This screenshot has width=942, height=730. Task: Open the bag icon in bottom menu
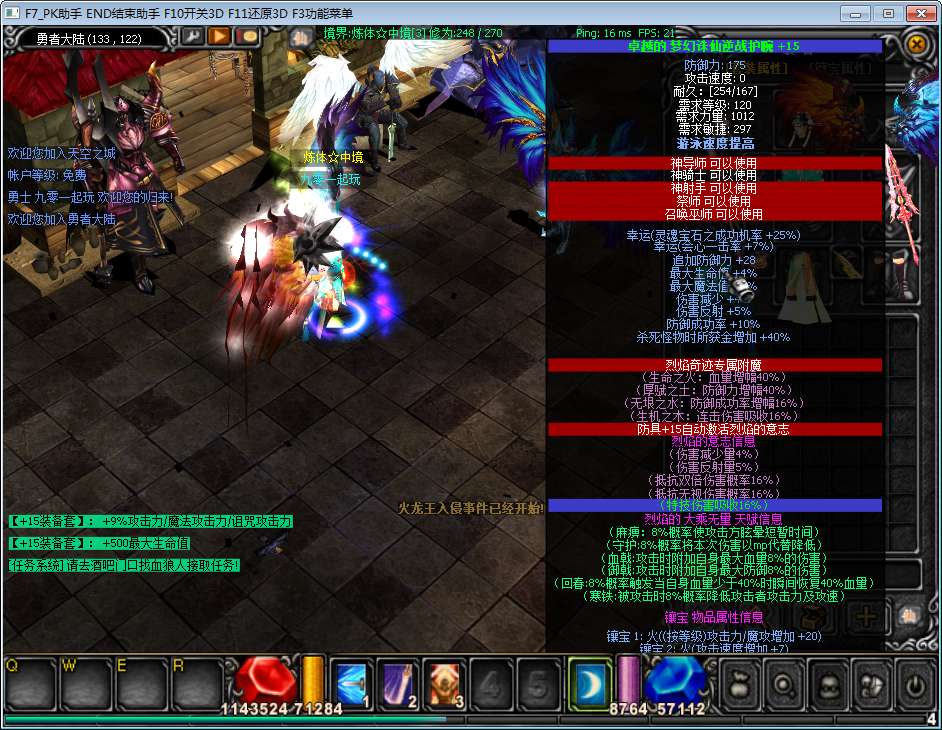(x=738, y=686)
